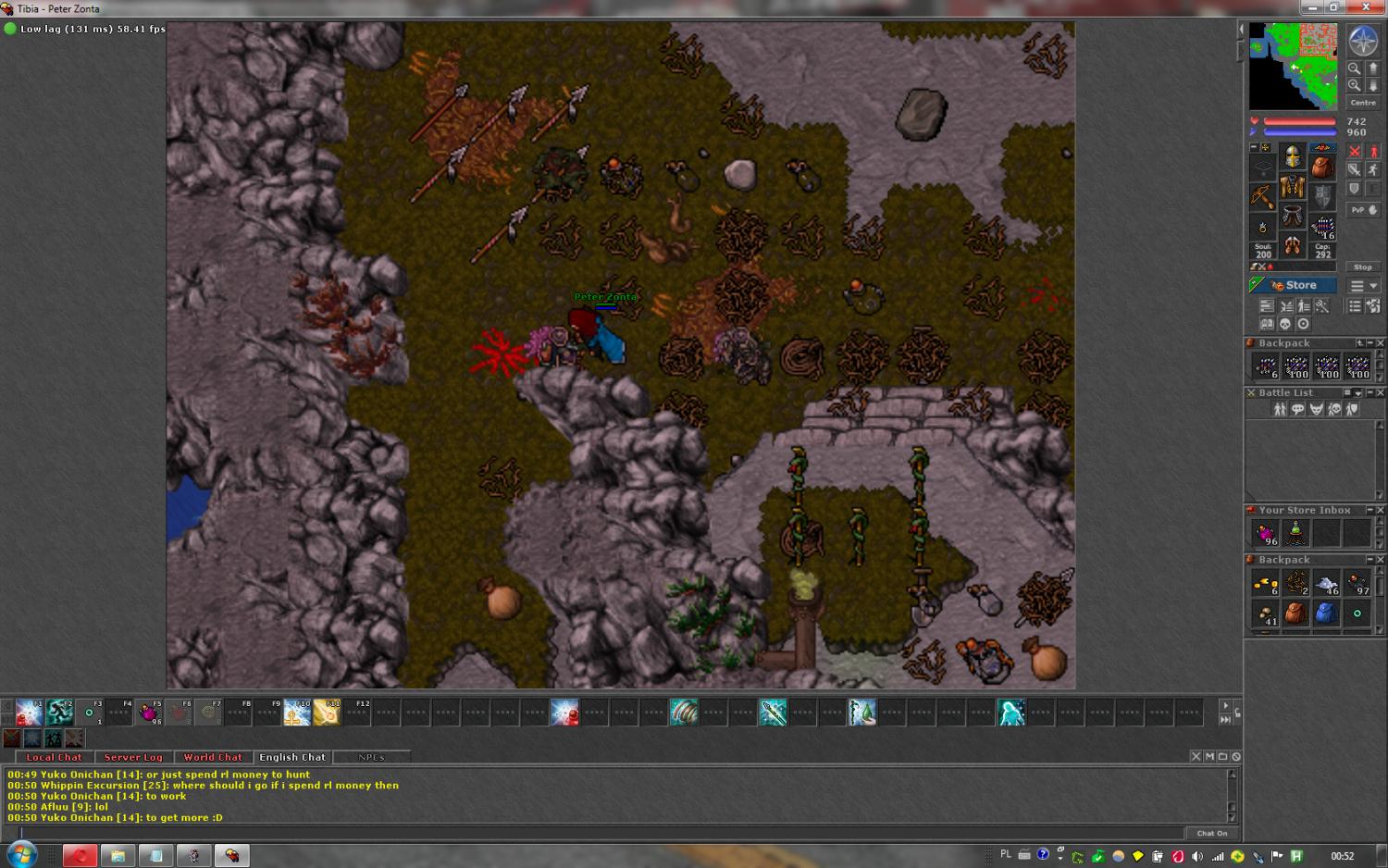Select the crossbow weapon slot
This screenshot has height=868, width=1388.
coord(1263,196)
